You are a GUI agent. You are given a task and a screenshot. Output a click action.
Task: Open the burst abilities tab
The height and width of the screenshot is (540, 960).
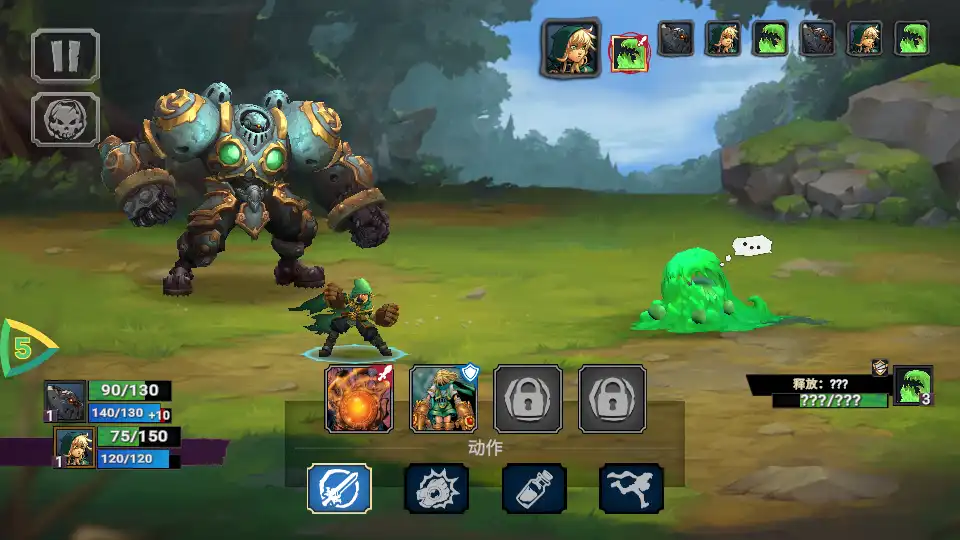pyautogui.click(x=436, y=488)
